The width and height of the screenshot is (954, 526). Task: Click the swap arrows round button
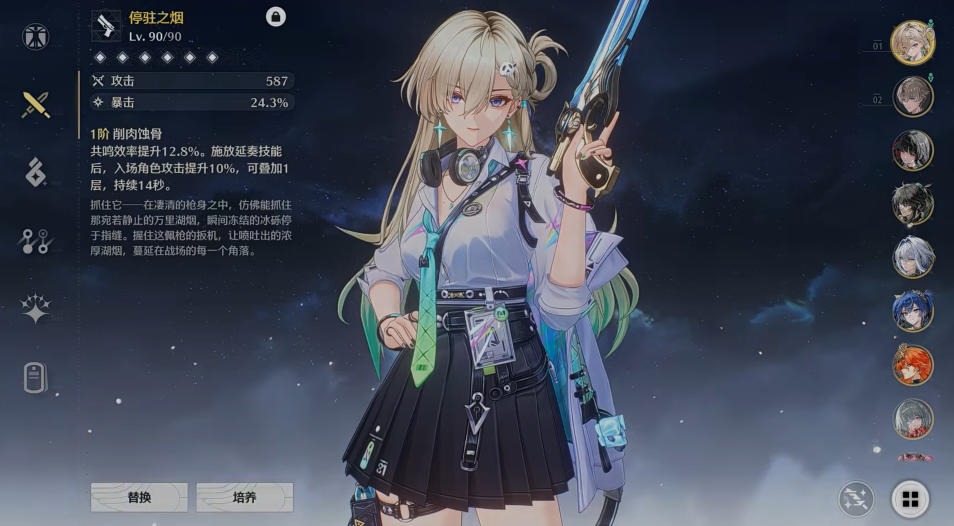pos(857,498)
